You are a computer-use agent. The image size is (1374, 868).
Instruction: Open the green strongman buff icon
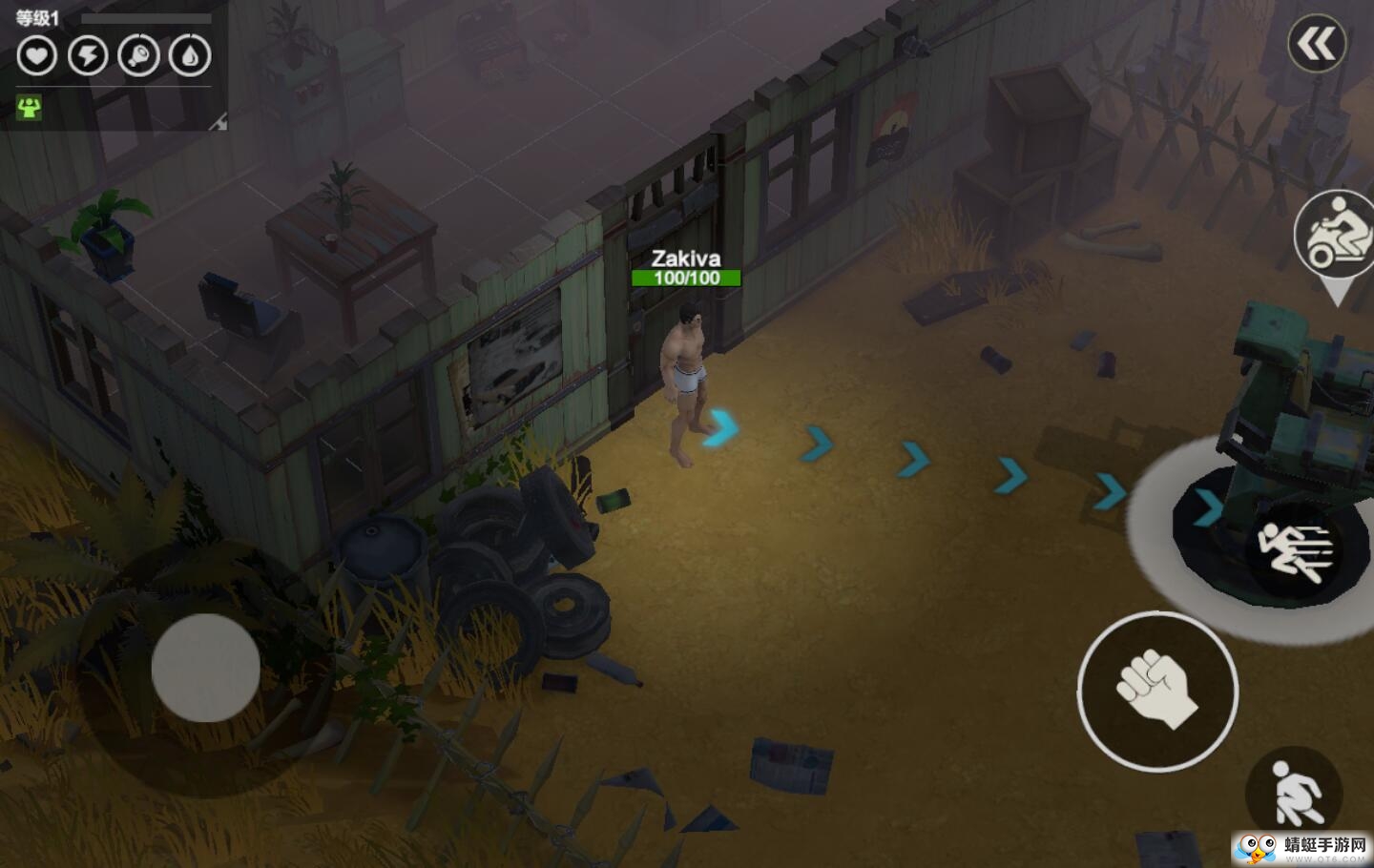30,108
